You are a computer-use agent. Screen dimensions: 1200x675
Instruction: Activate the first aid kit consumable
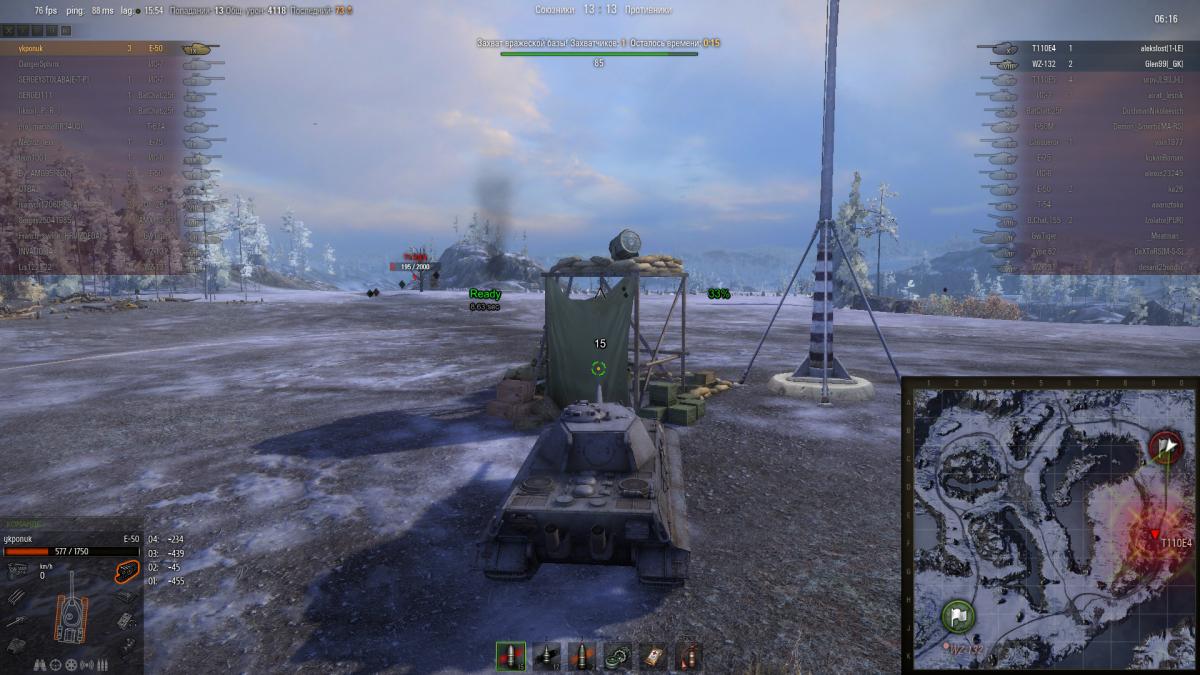652,656
